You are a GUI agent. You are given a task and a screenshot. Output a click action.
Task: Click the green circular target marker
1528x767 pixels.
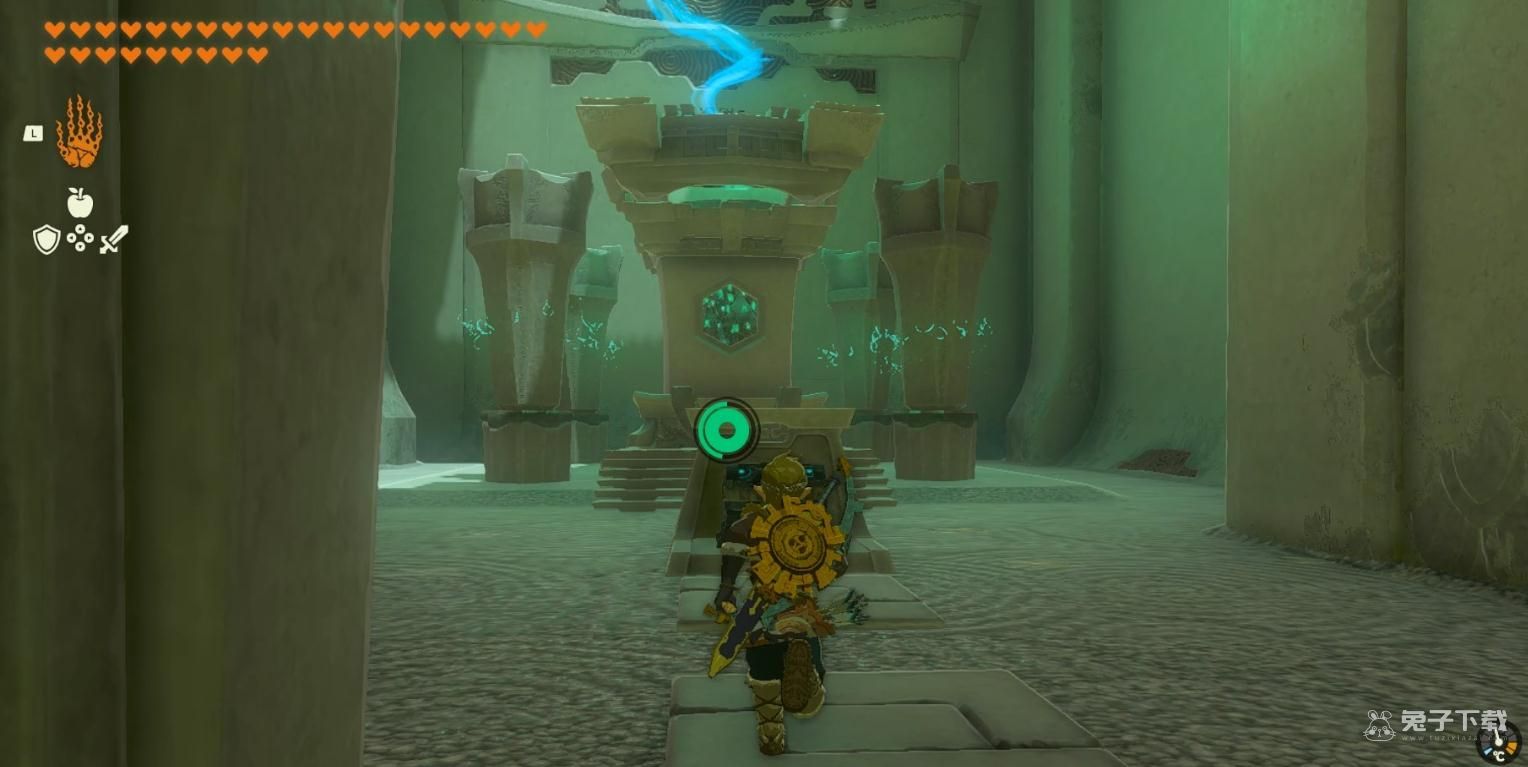click(726, 430)
